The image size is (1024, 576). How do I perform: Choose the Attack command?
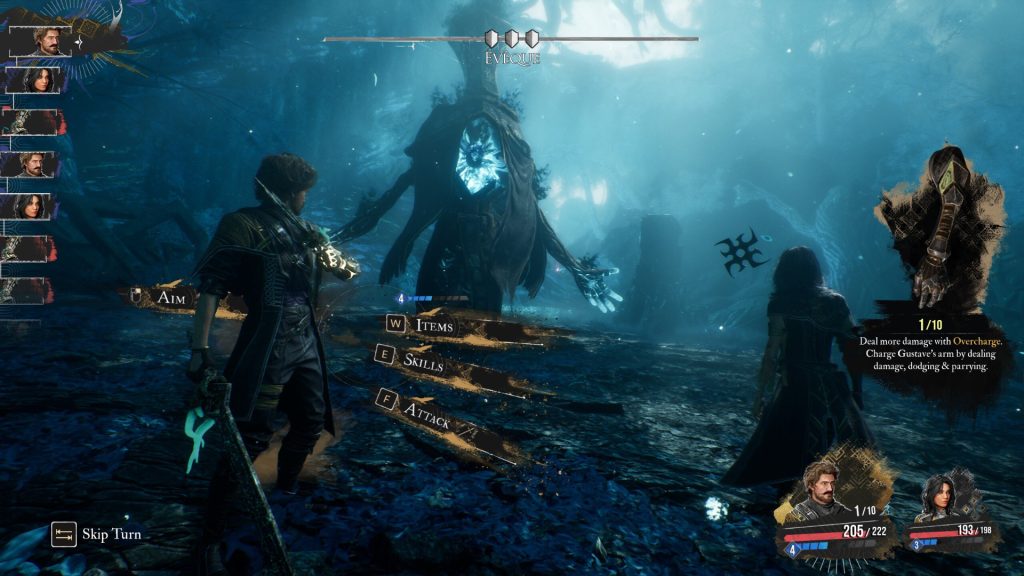pos(428,410)
